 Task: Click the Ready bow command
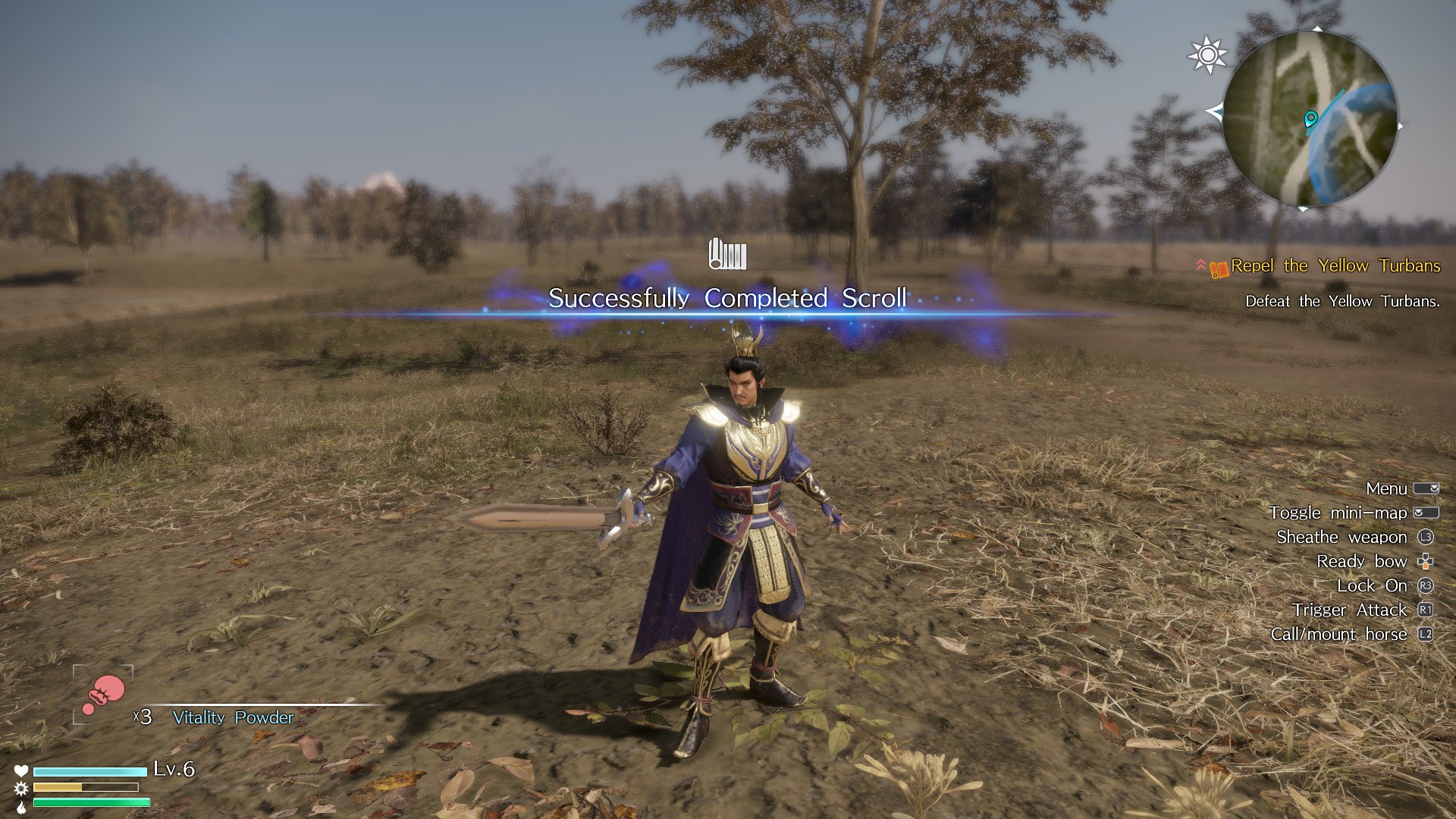(x=1362, y=561)
